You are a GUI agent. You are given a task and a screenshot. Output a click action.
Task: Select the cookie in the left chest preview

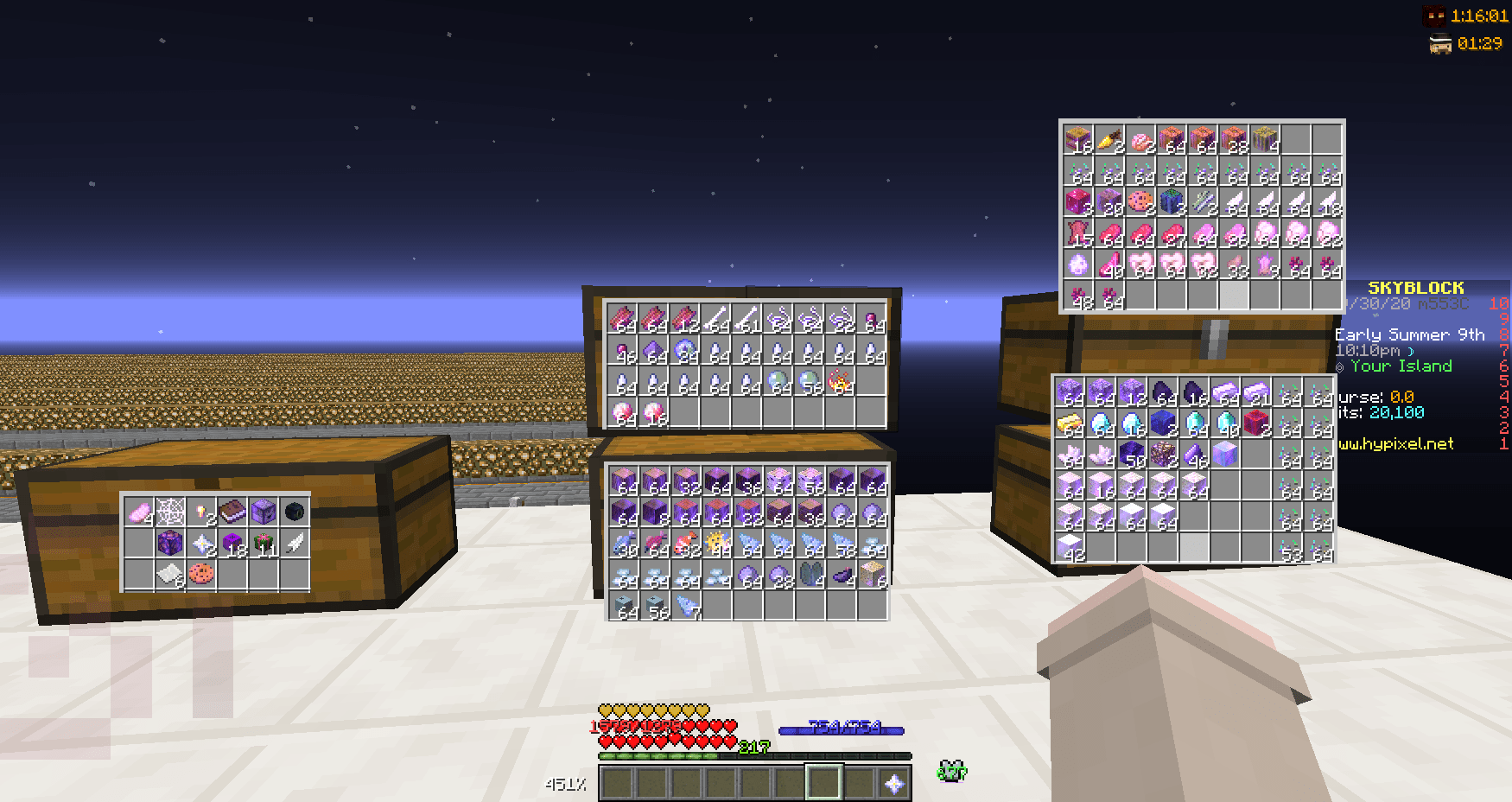[200, 574]
